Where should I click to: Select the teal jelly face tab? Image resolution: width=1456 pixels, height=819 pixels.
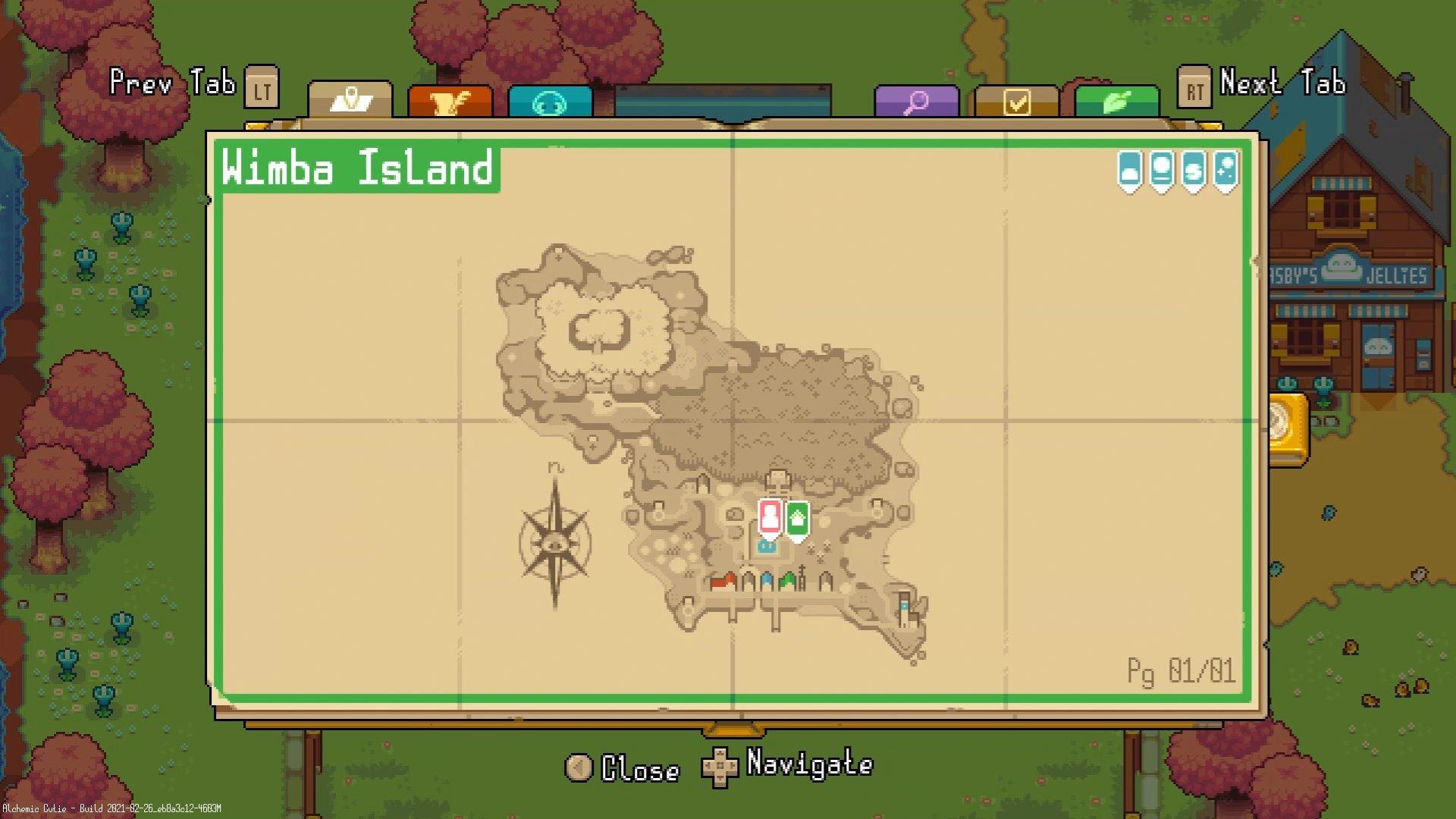pos(551,101)
